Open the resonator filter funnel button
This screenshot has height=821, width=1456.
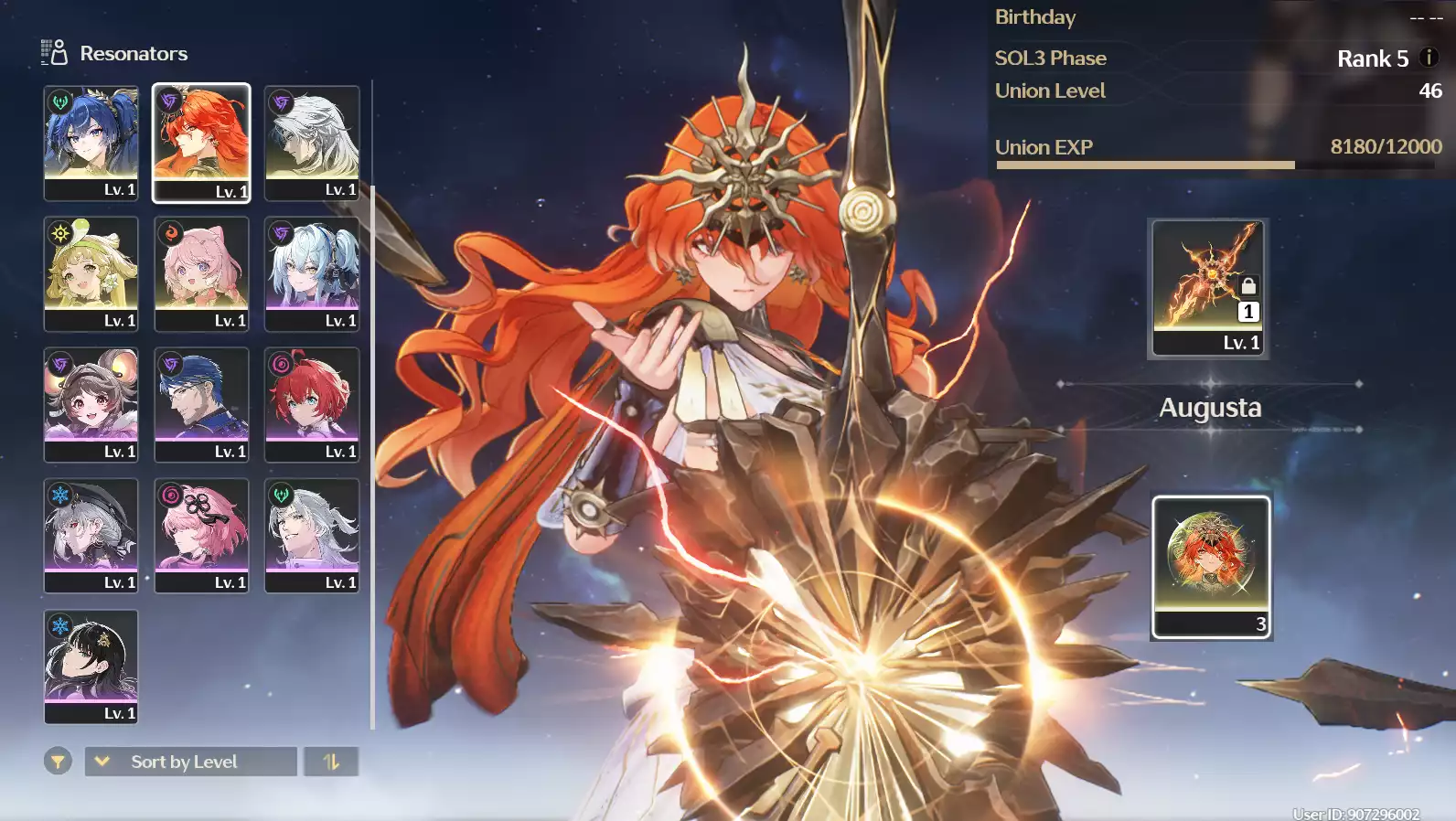(x=58, y=761)
